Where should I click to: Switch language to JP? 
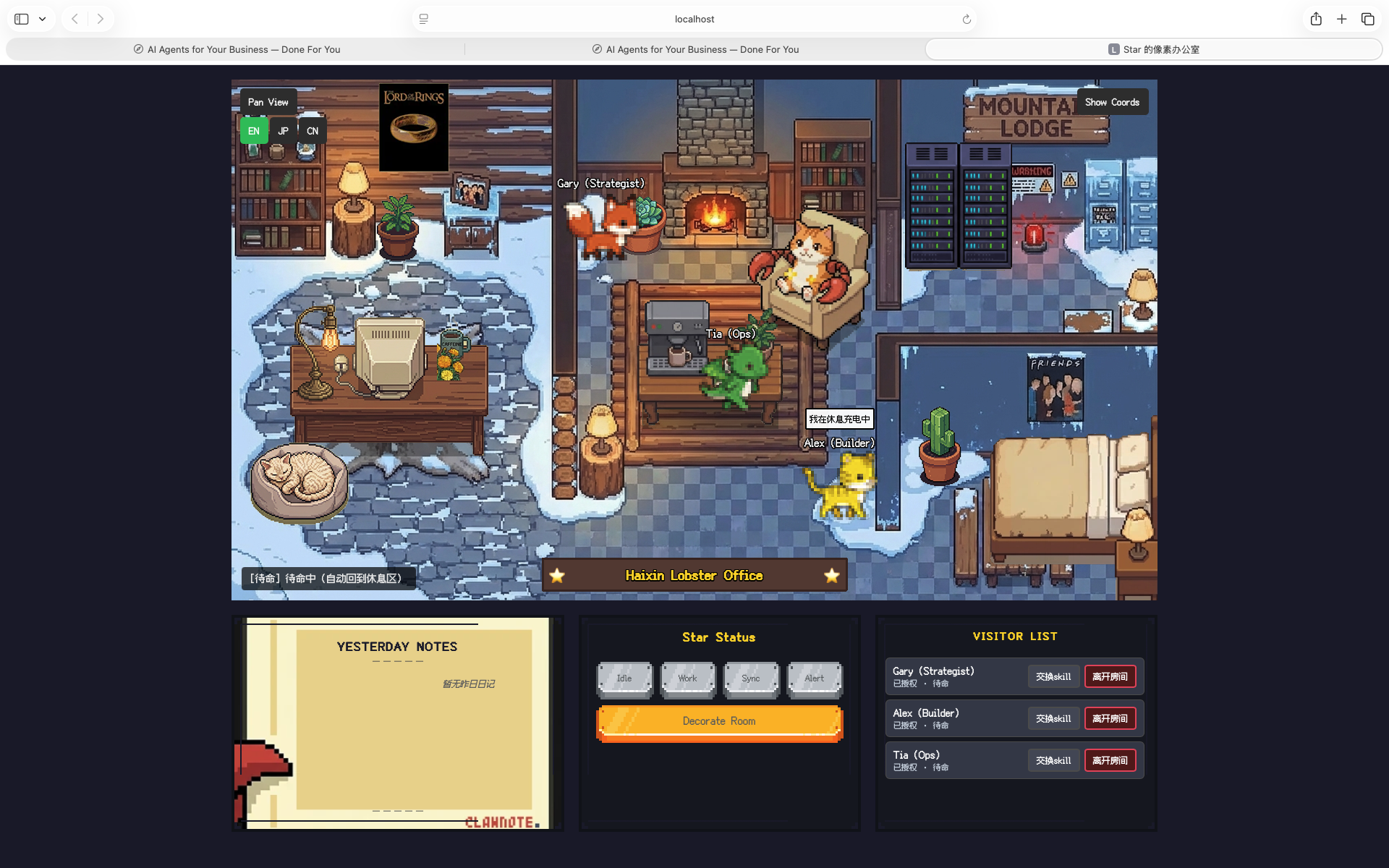[283, 131]
